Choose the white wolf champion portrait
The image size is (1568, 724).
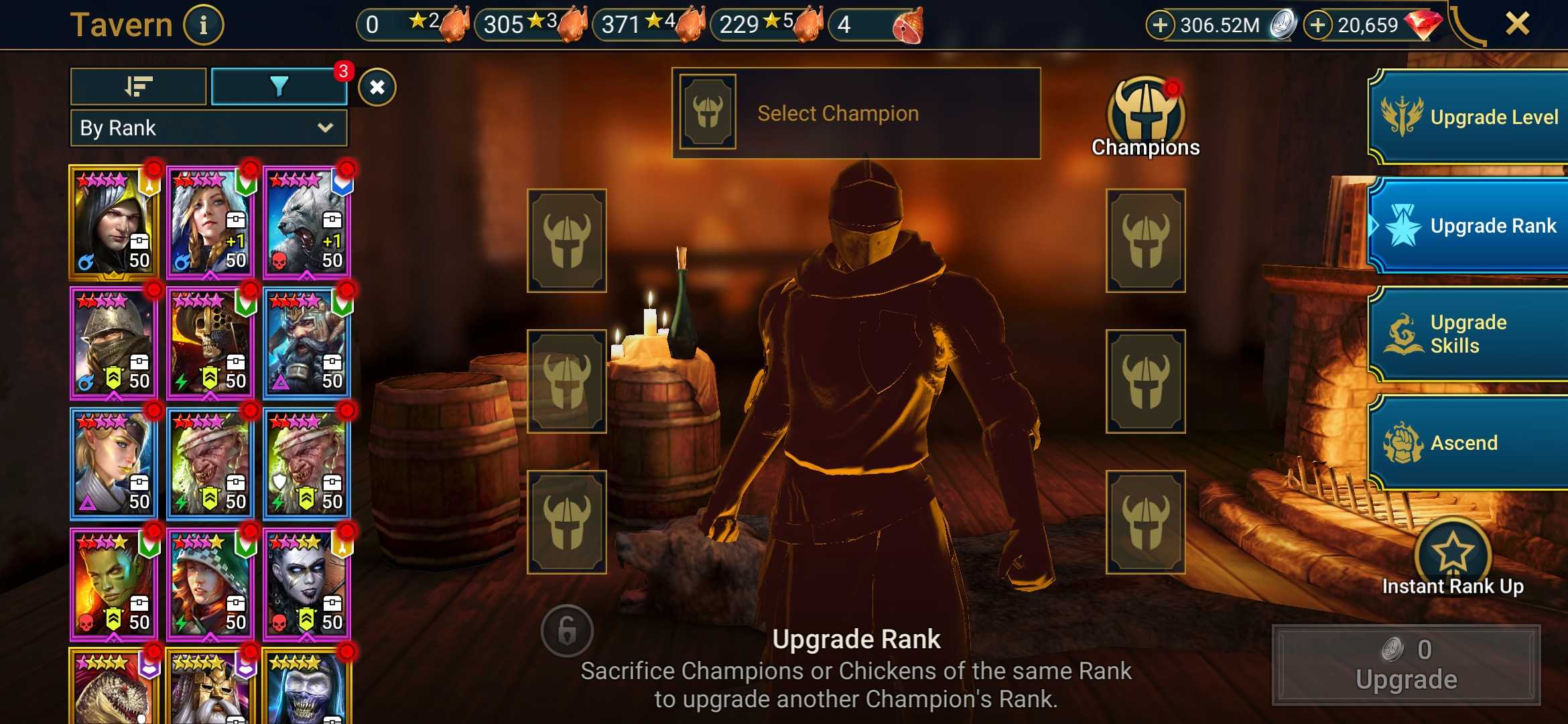pyautogui.click(x=306, y=222)
